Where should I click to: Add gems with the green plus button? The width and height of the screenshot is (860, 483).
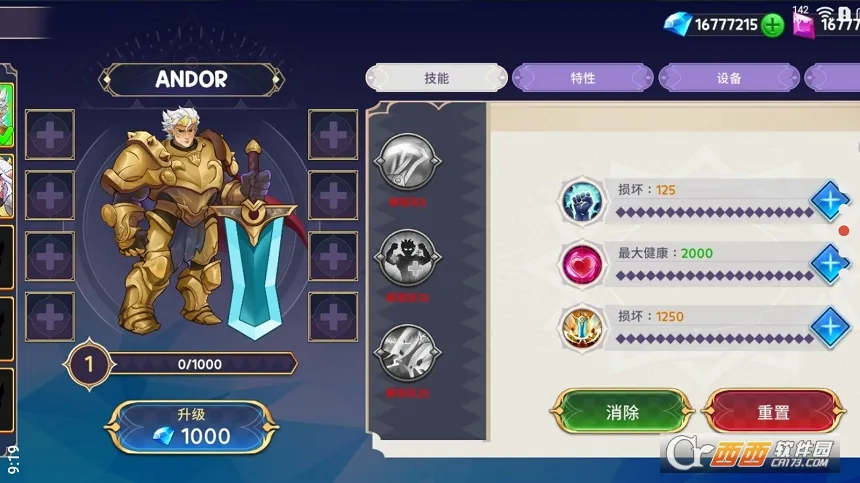(772, 25)
